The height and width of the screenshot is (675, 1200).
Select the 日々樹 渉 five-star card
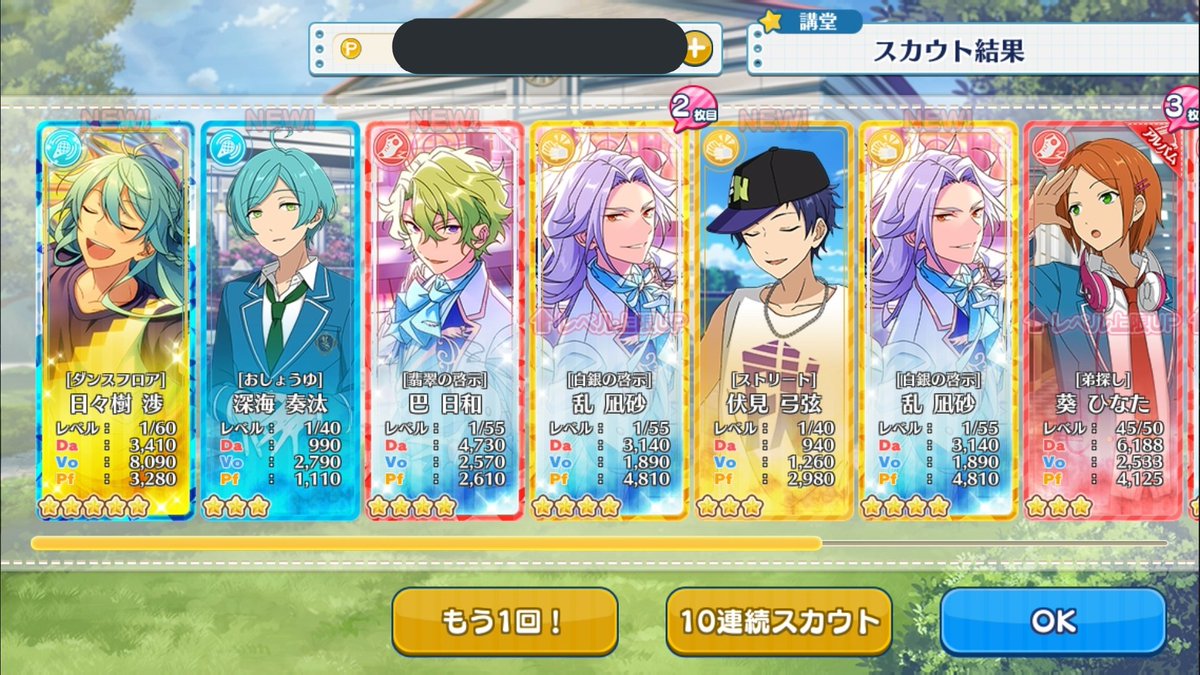[x=114, y=320]
